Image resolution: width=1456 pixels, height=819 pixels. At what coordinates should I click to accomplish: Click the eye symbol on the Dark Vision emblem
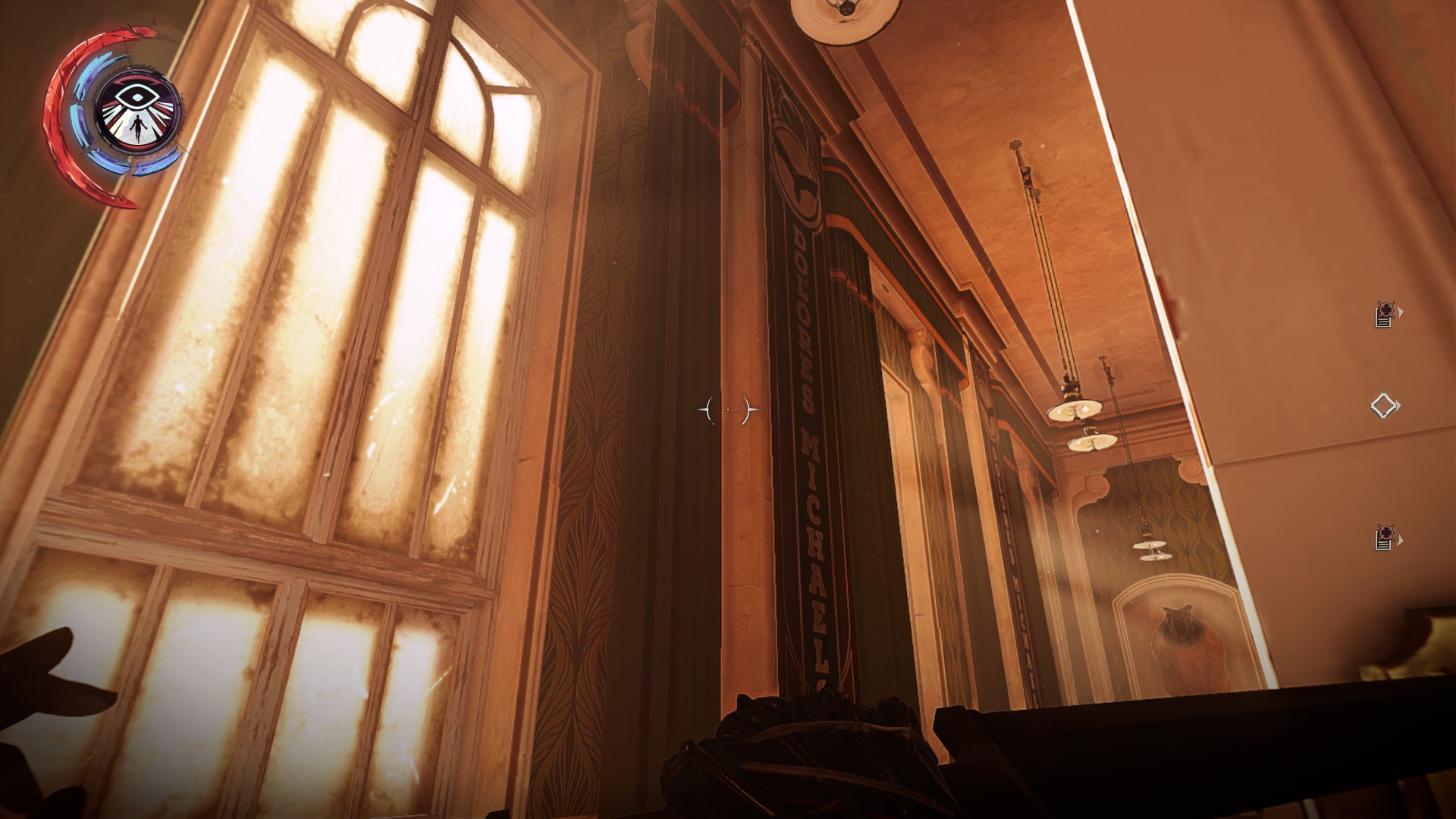coord(136,95)
